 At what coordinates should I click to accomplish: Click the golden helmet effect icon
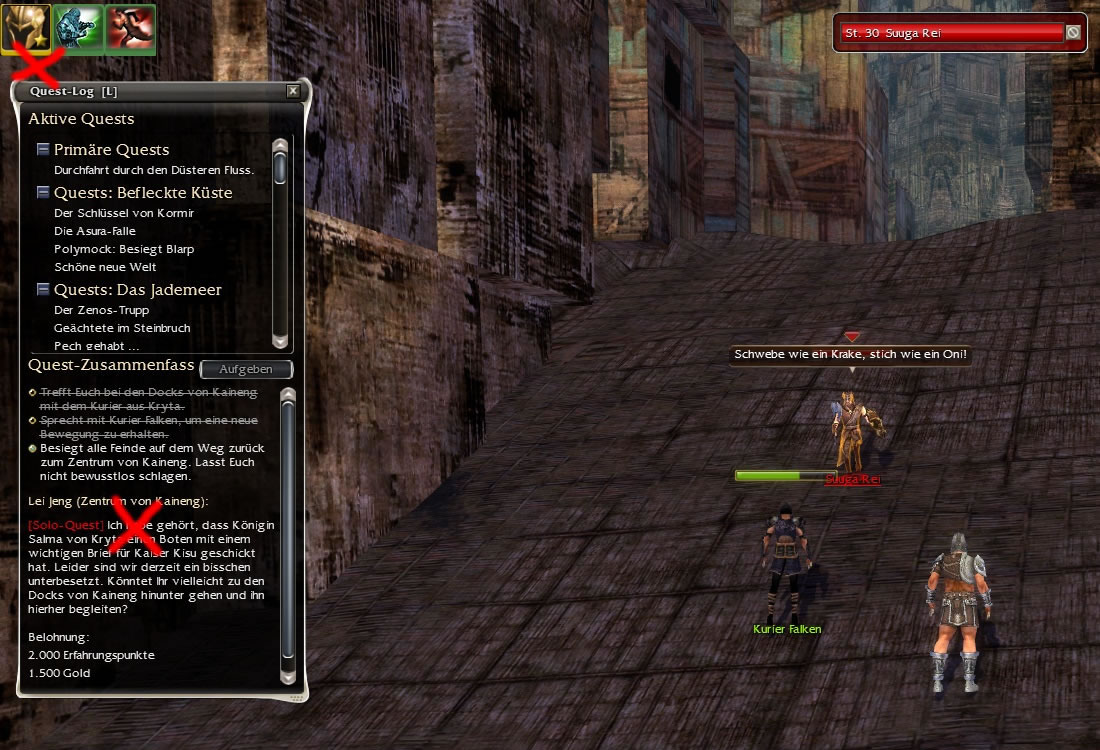pos(25,28)
